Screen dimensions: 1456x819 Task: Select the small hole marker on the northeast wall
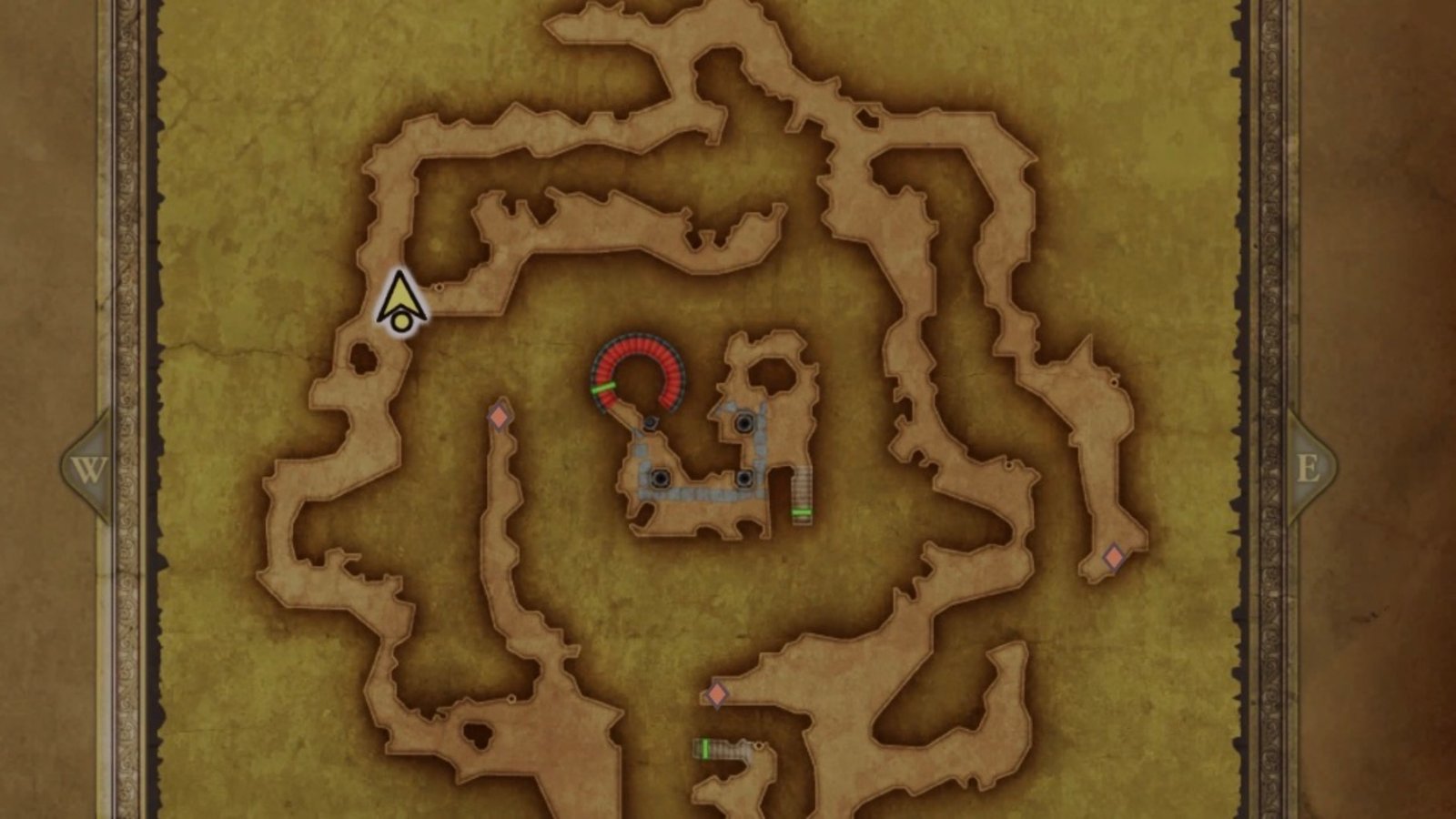pos(1114,381)
